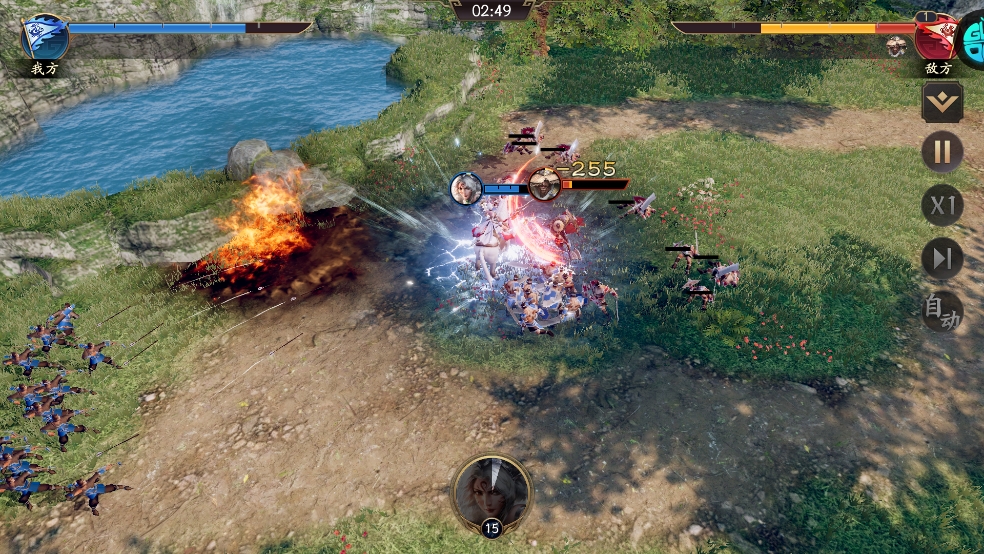Toggle the X1 battle speed

click(x=942, y=206)
